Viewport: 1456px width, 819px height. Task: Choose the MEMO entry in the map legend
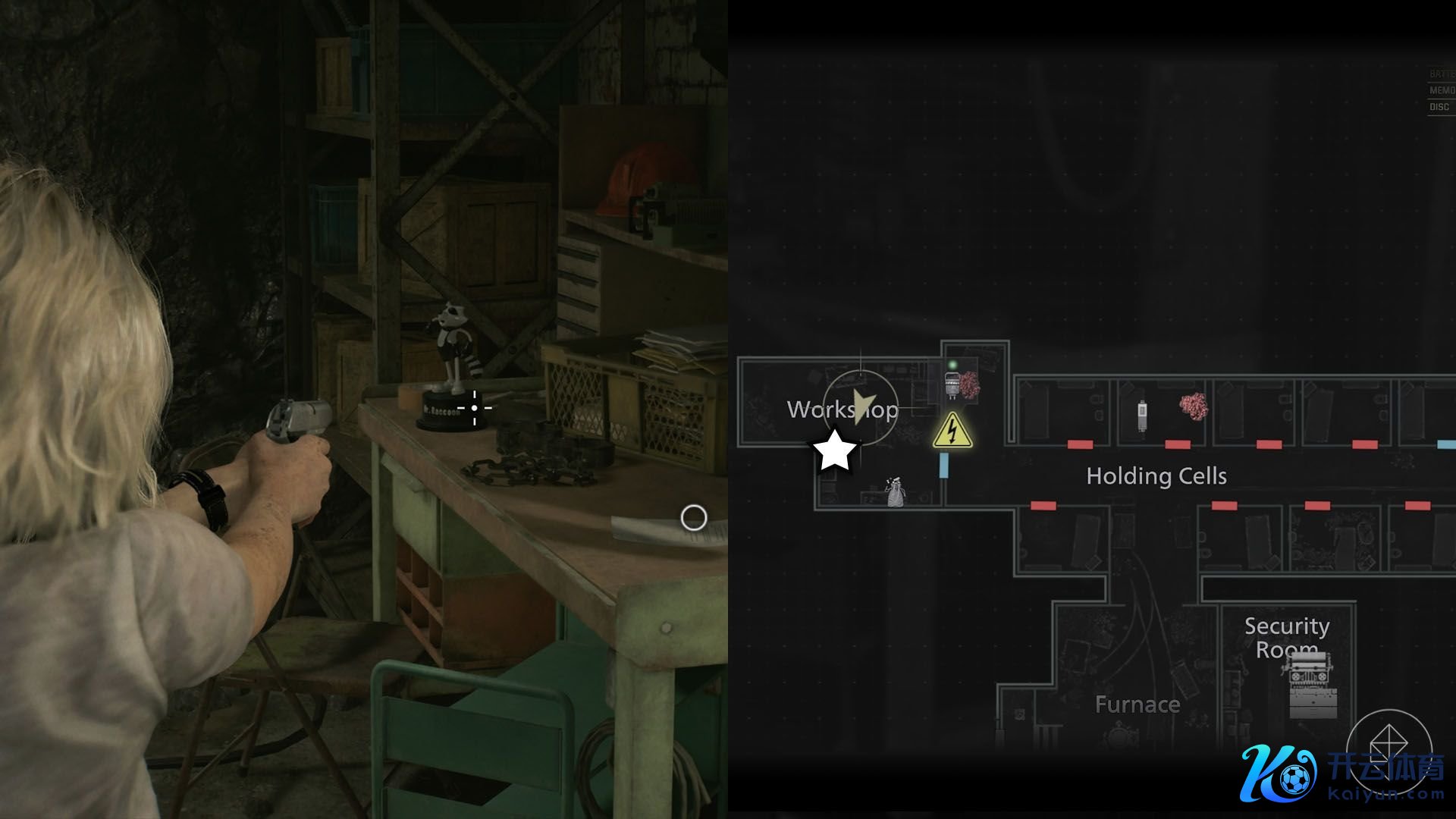point(1441,90)
